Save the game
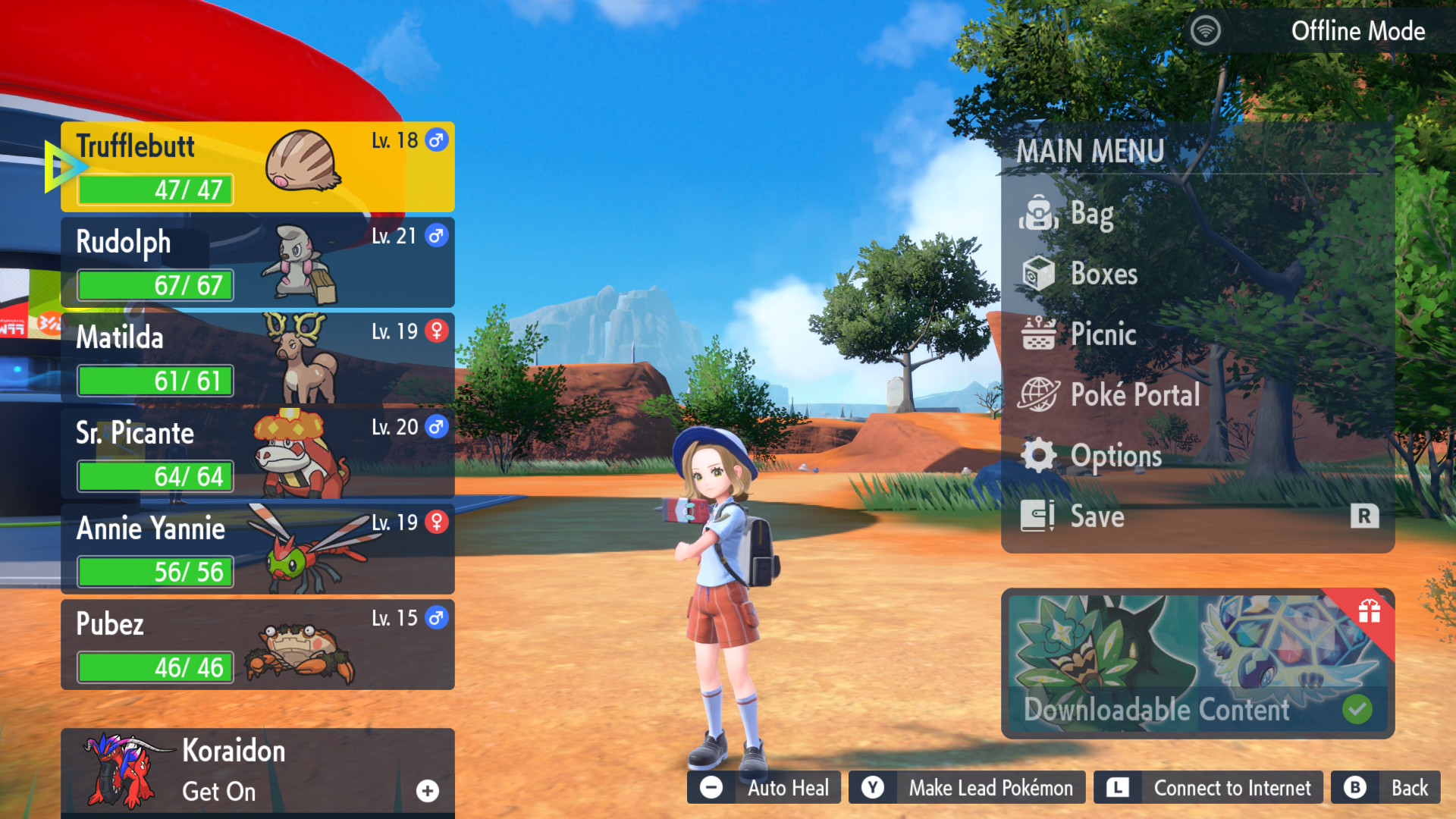This screenshot has width=1456, height=819. pyautogui.click(x=1097, y=516)
